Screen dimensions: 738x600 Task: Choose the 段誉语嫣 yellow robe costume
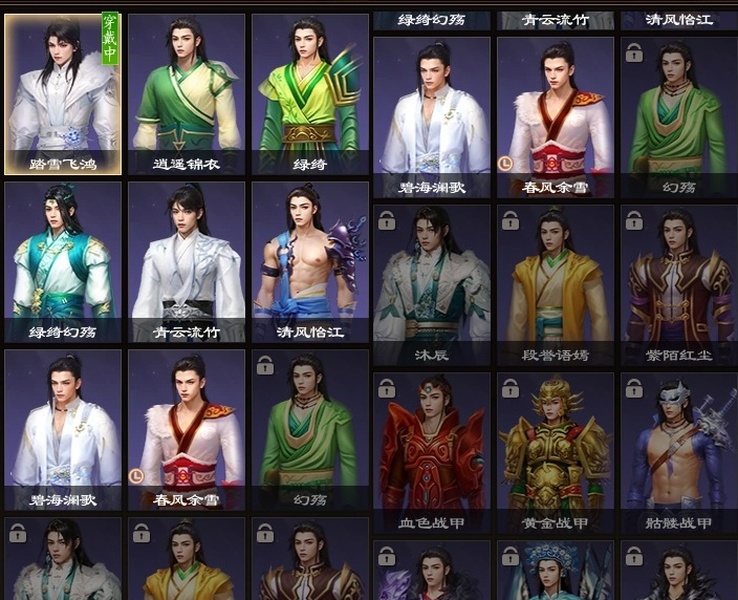tap(555, 284)
